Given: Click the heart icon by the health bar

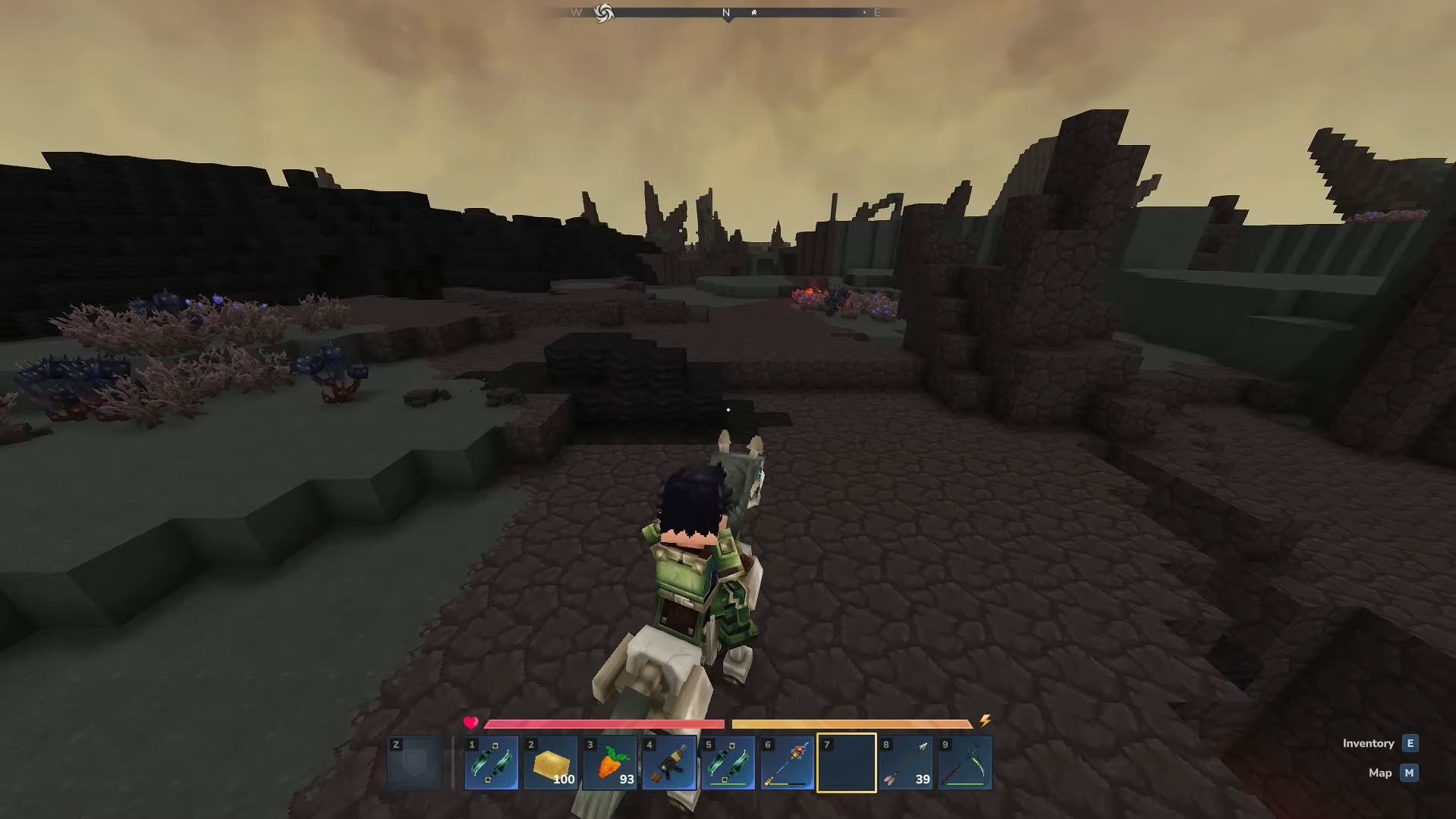Looking at the screenshot, I should coord(470,723).
